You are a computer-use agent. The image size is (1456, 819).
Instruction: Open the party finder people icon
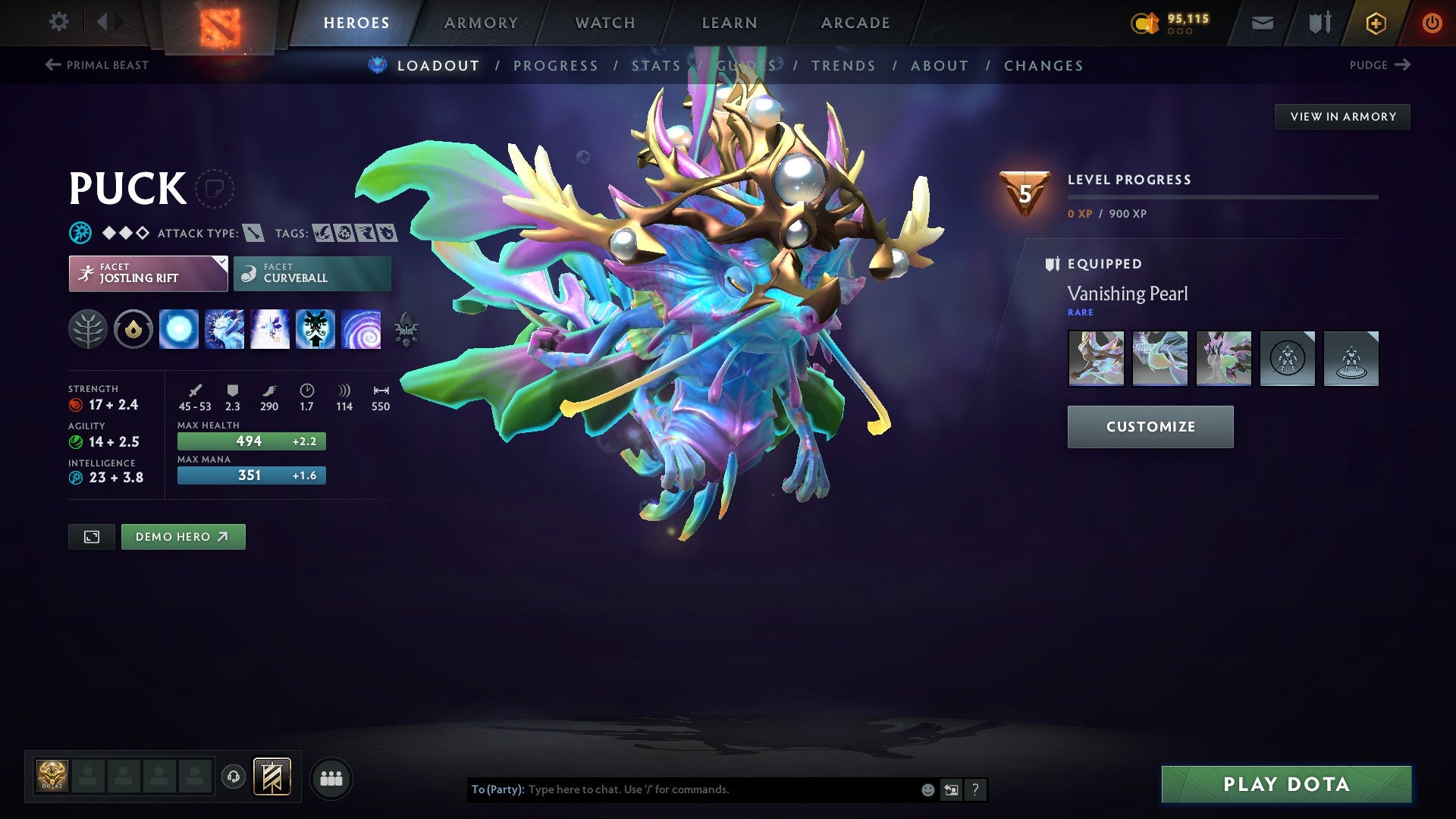(x=331, y=777)
